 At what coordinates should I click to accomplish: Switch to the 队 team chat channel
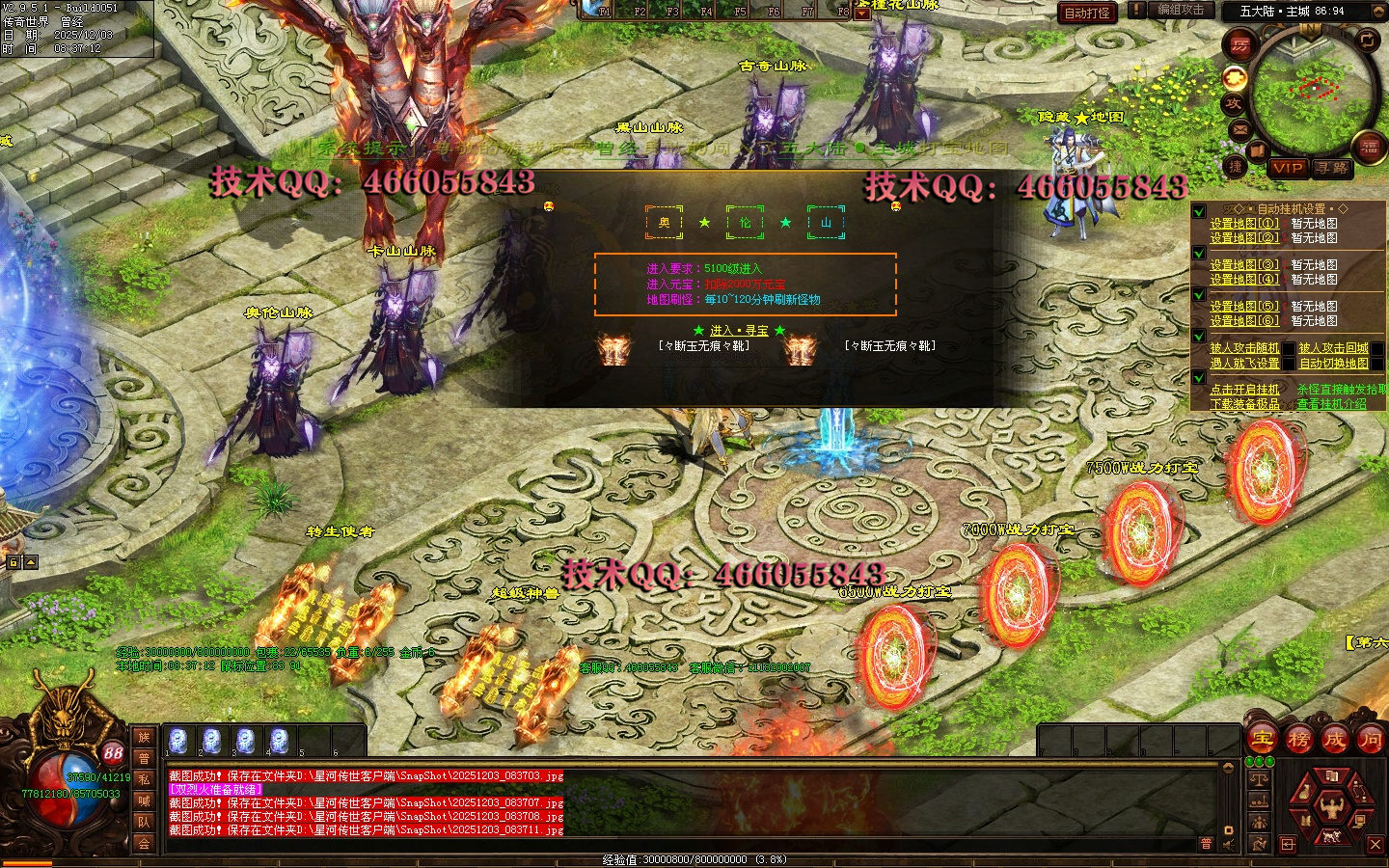[x=144, y=822]
